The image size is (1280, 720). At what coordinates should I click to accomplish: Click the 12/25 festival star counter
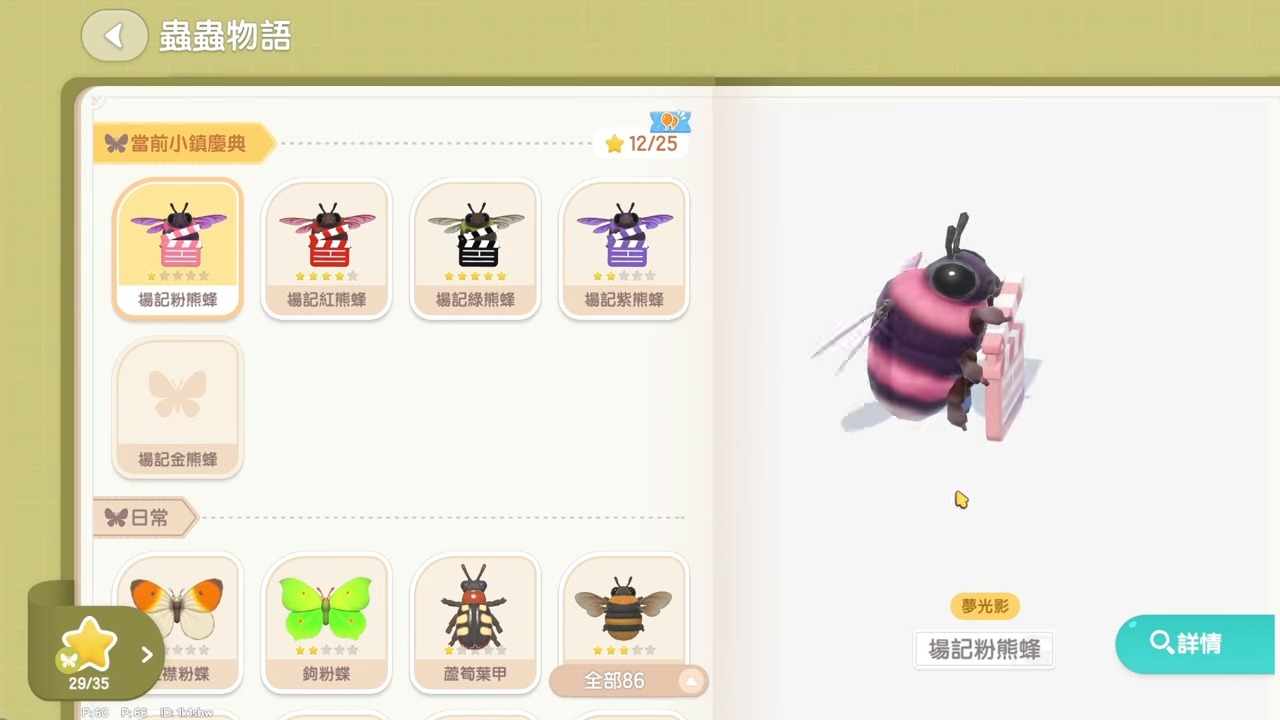point(642,144)
